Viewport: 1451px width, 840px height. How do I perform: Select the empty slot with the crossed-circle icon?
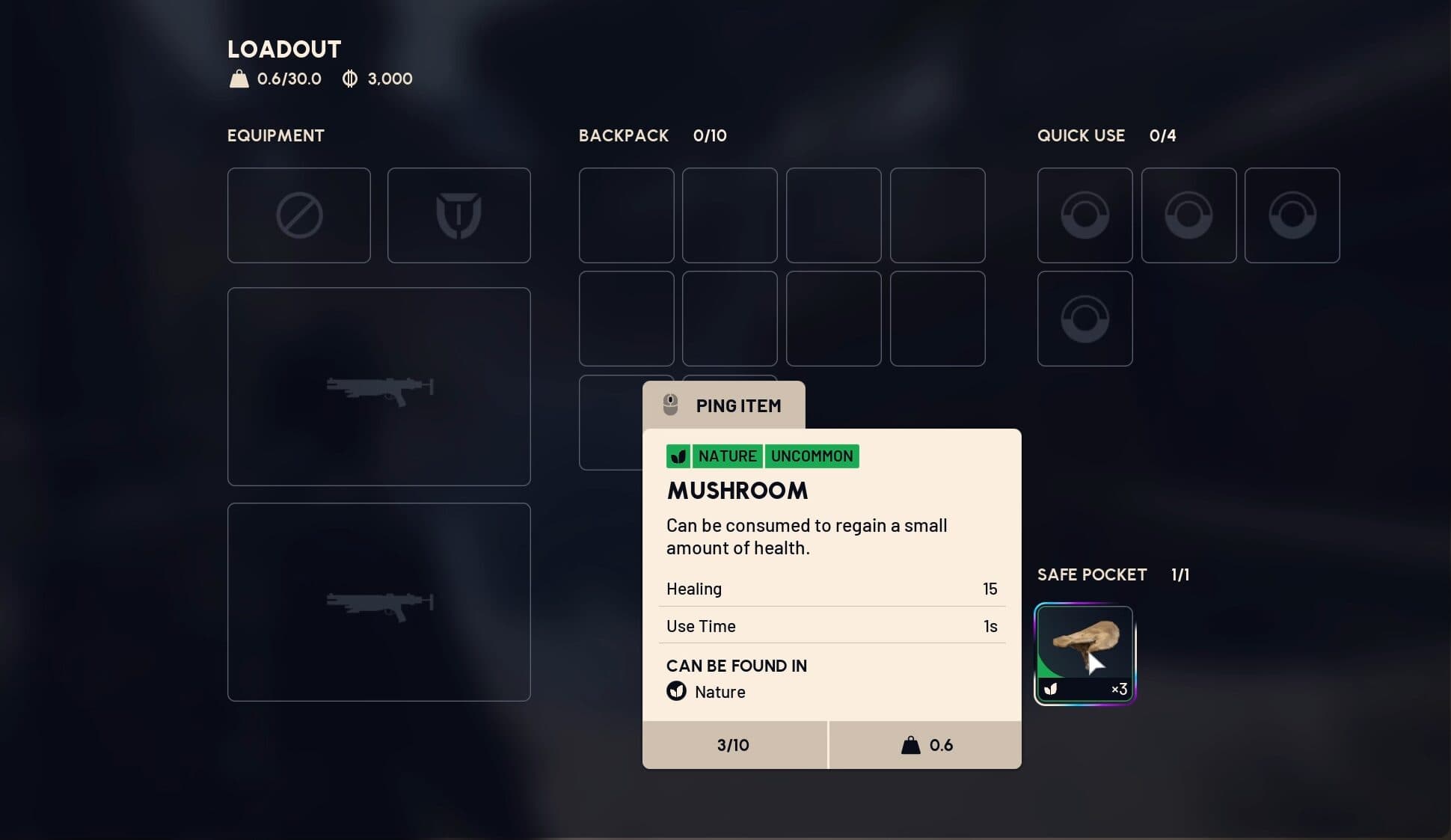click(x=299, y=215)
